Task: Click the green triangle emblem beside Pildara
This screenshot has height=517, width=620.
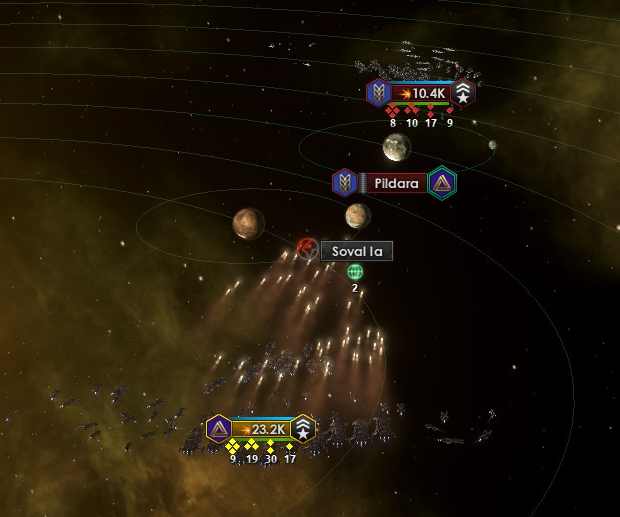Action: click(x=441, y=183)
